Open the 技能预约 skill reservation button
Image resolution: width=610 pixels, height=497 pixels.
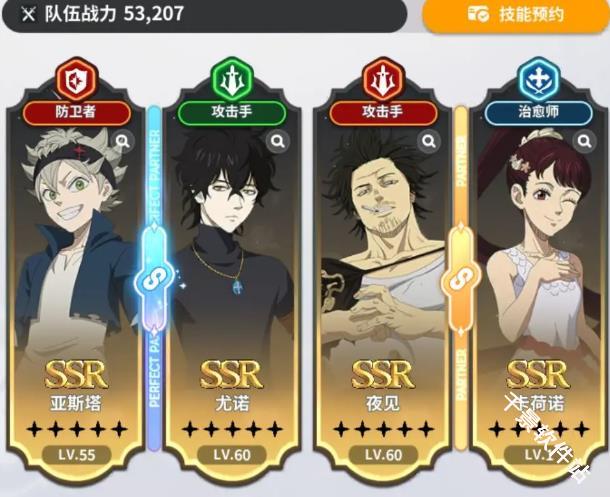point(515,15)
